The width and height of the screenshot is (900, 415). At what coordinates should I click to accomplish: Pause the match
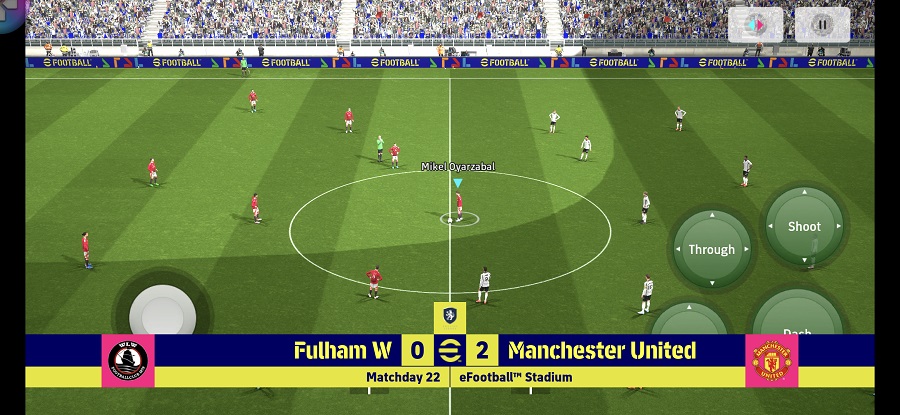tap(822, 24)
